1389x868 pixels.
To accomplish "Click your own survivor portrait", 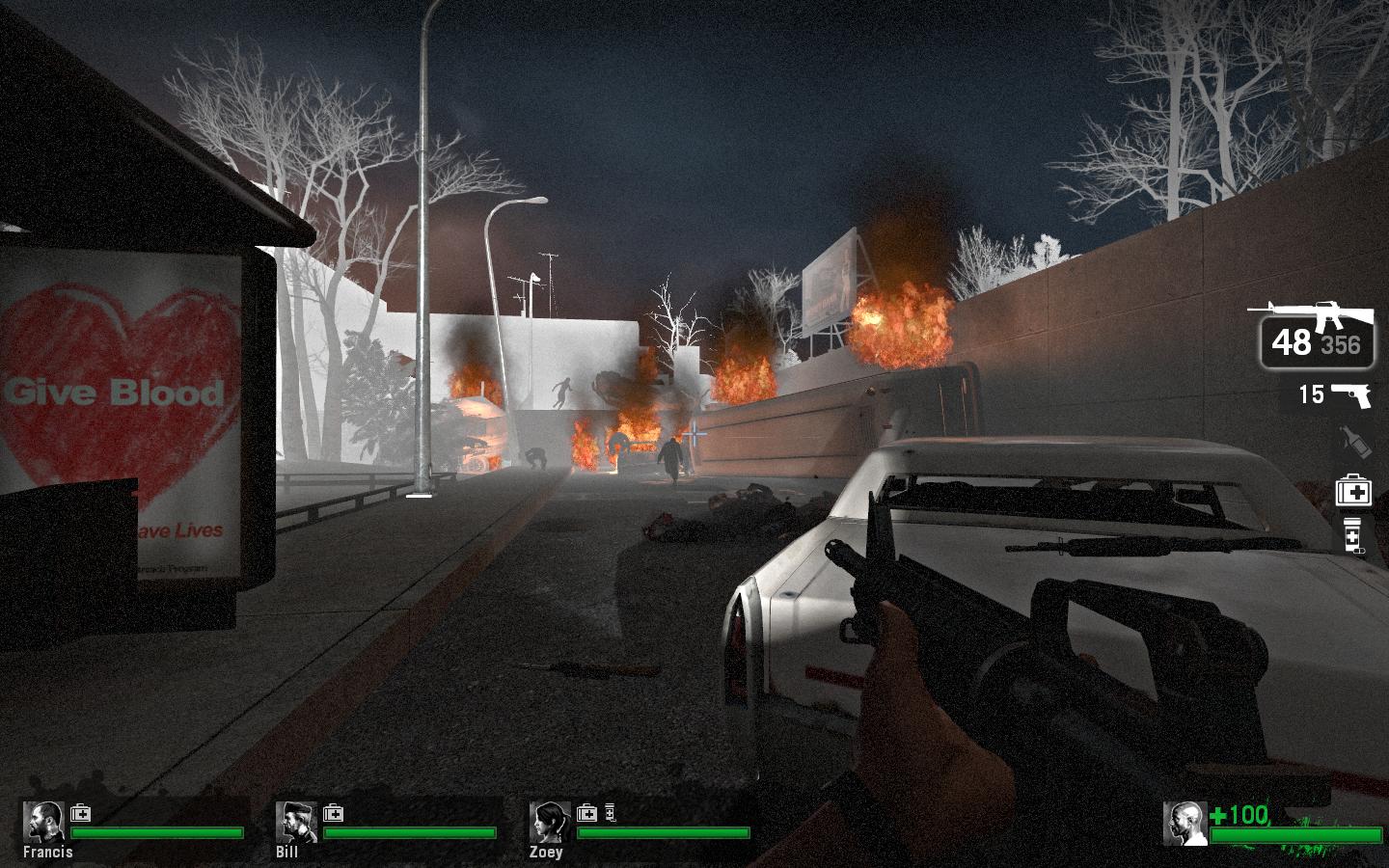I will (1185, 824).
